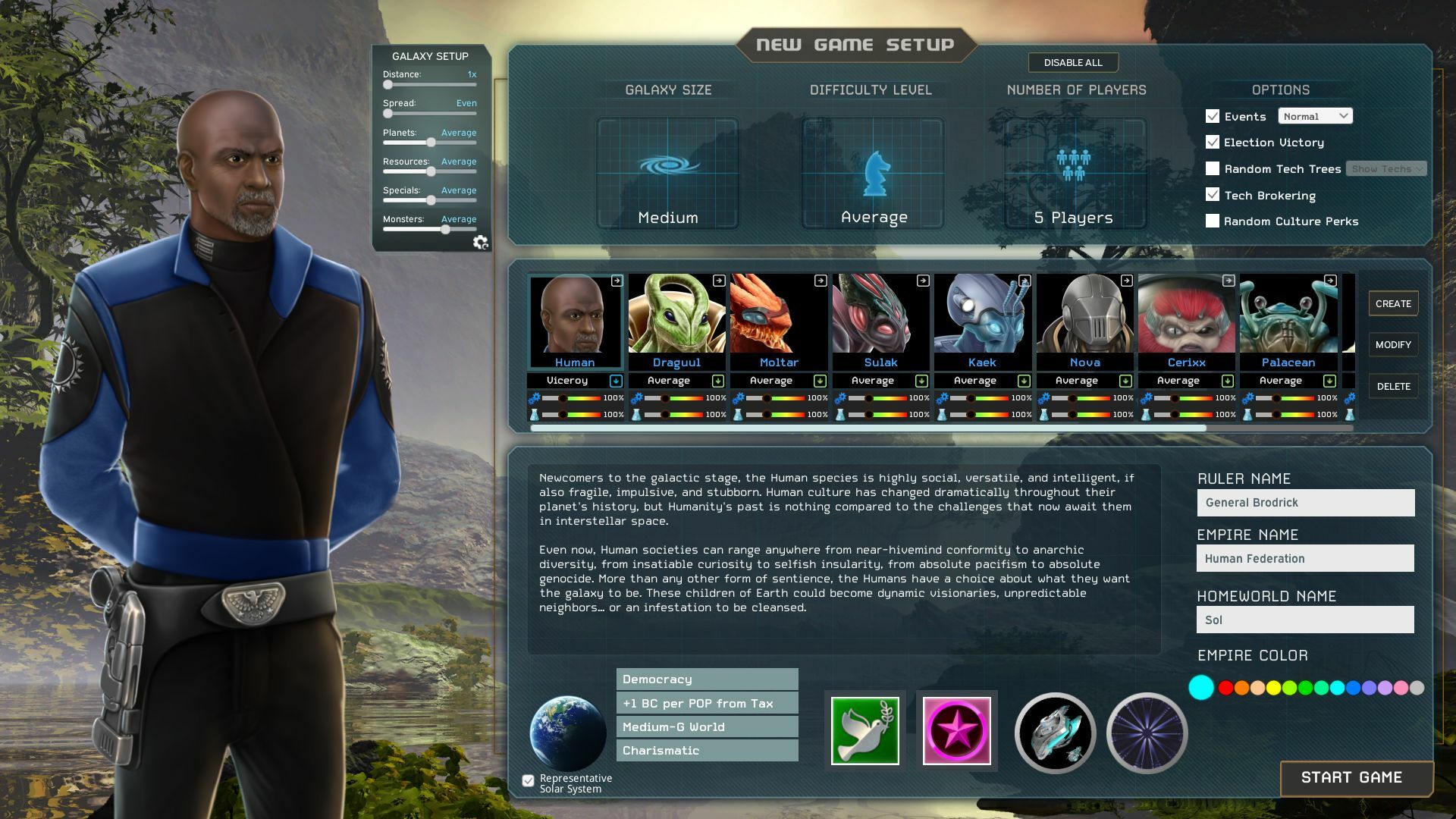Create a new custom race
The image size is (1456, 819).
[x=1393, y=304]
